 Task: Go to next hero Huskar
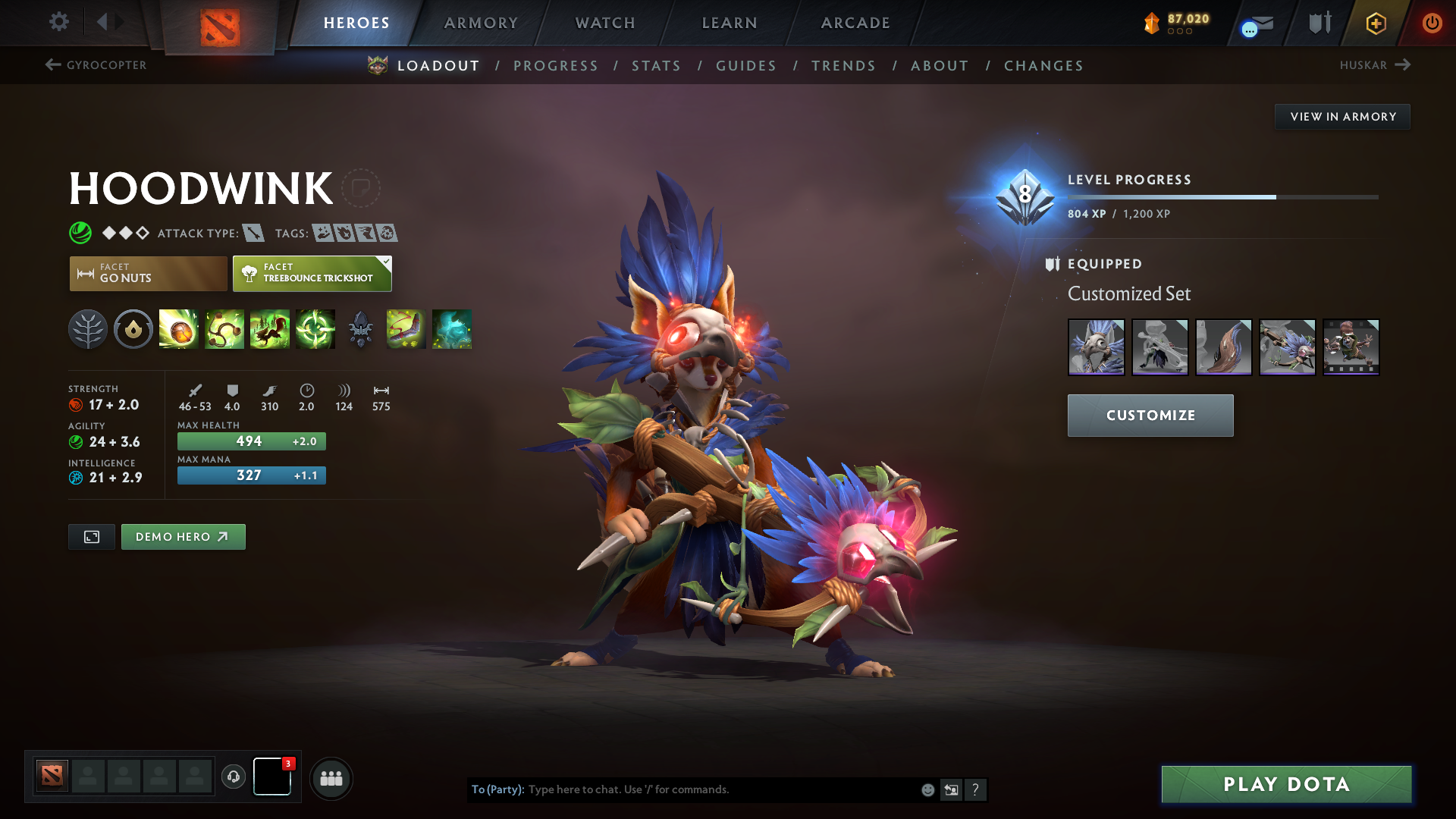(1376, 65)
